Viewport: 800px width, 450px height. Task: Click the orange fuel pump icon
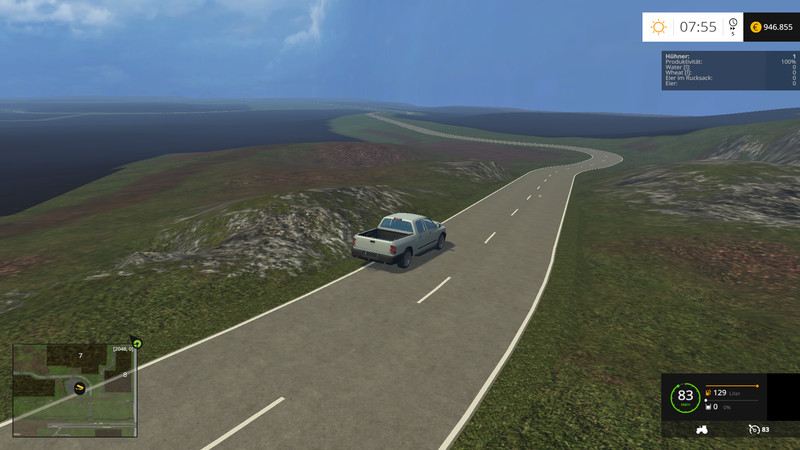pyautogui.click(x=709, y=393)
